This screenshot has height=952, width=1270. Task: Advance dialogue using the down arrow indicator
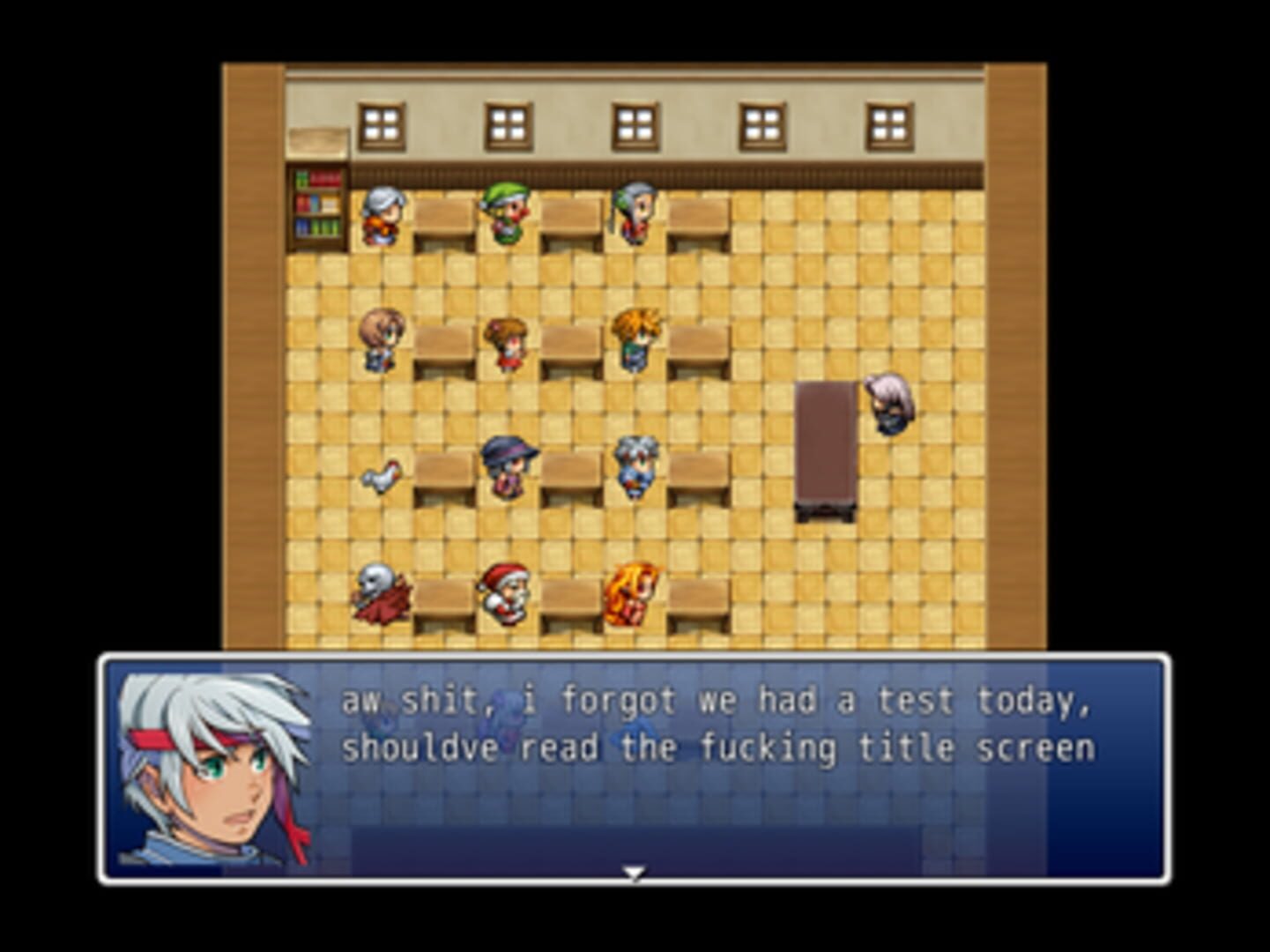coord(635,873)
